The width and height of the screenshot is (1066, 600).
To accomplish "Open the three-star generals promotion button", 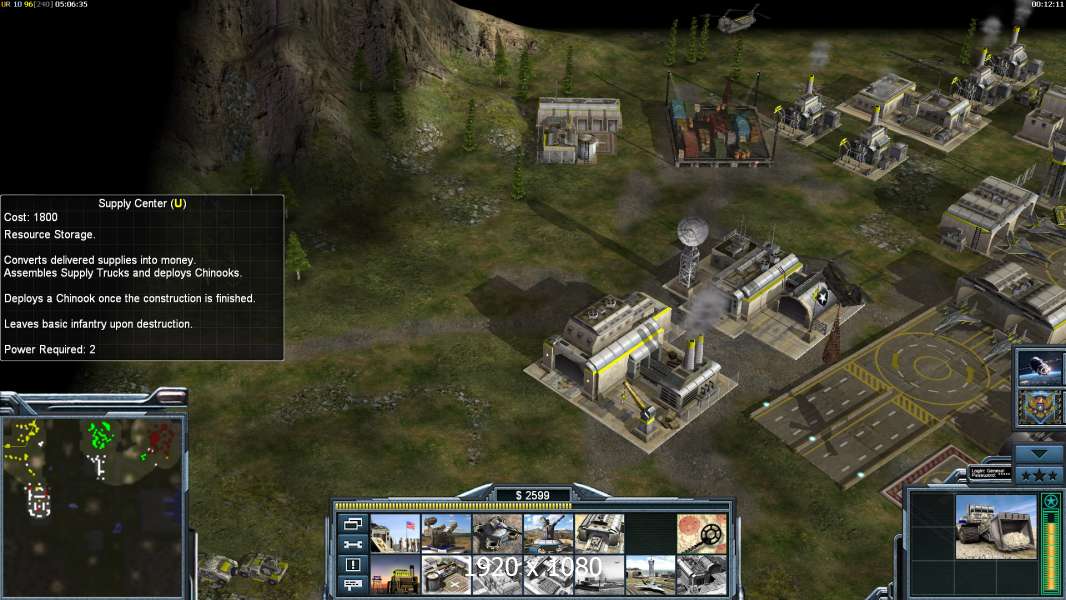I will point(1039,473).
